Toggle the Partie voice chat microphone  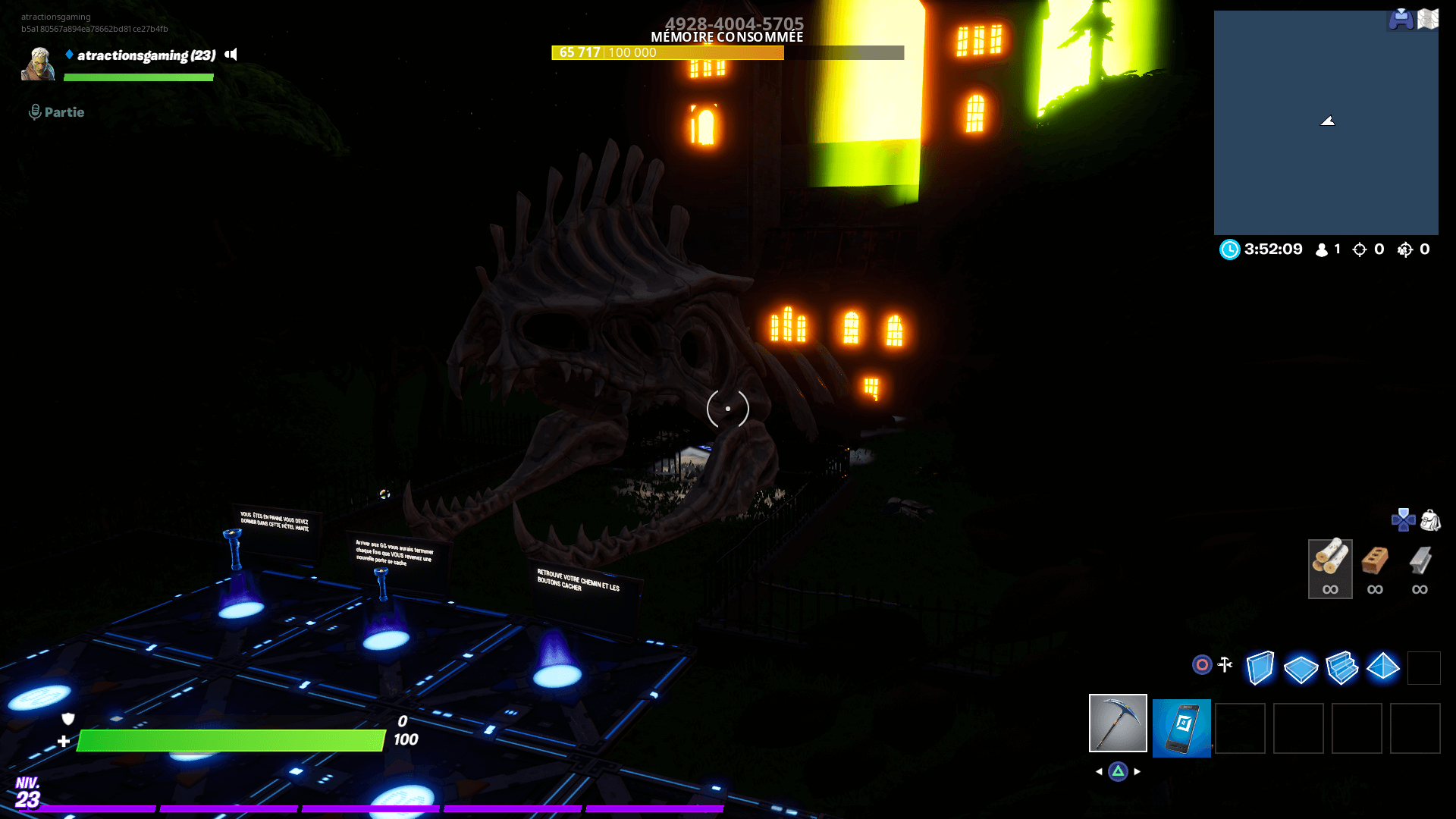pos(35,112)
